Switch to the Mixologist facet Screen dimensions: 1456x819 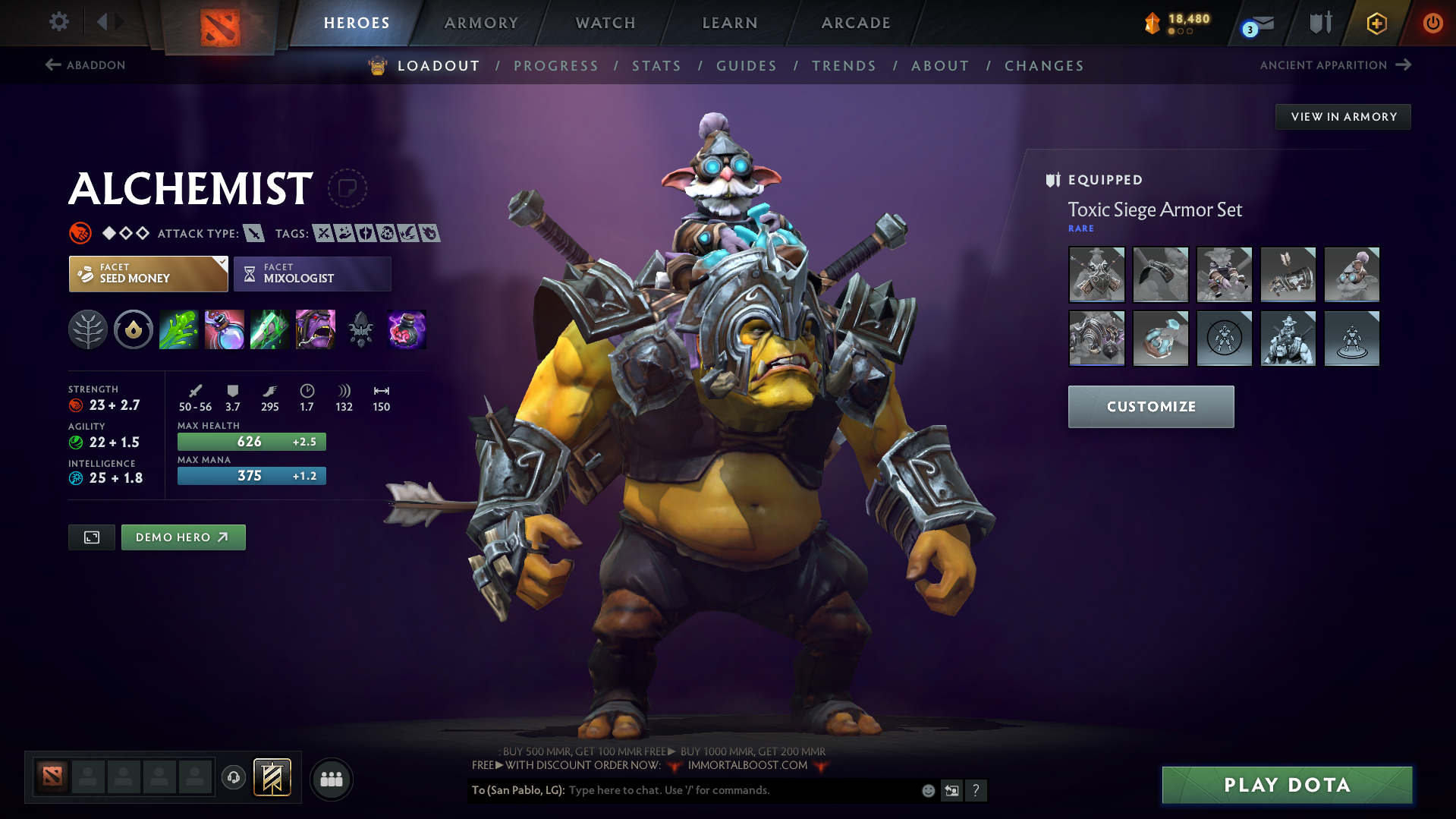click(312, 273)
